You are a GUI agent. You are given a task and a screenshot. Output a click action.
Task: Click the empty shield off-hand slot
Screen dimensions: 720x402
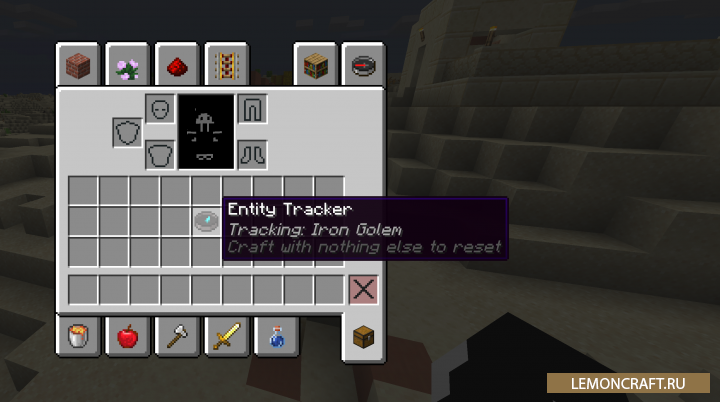point(127,132)
